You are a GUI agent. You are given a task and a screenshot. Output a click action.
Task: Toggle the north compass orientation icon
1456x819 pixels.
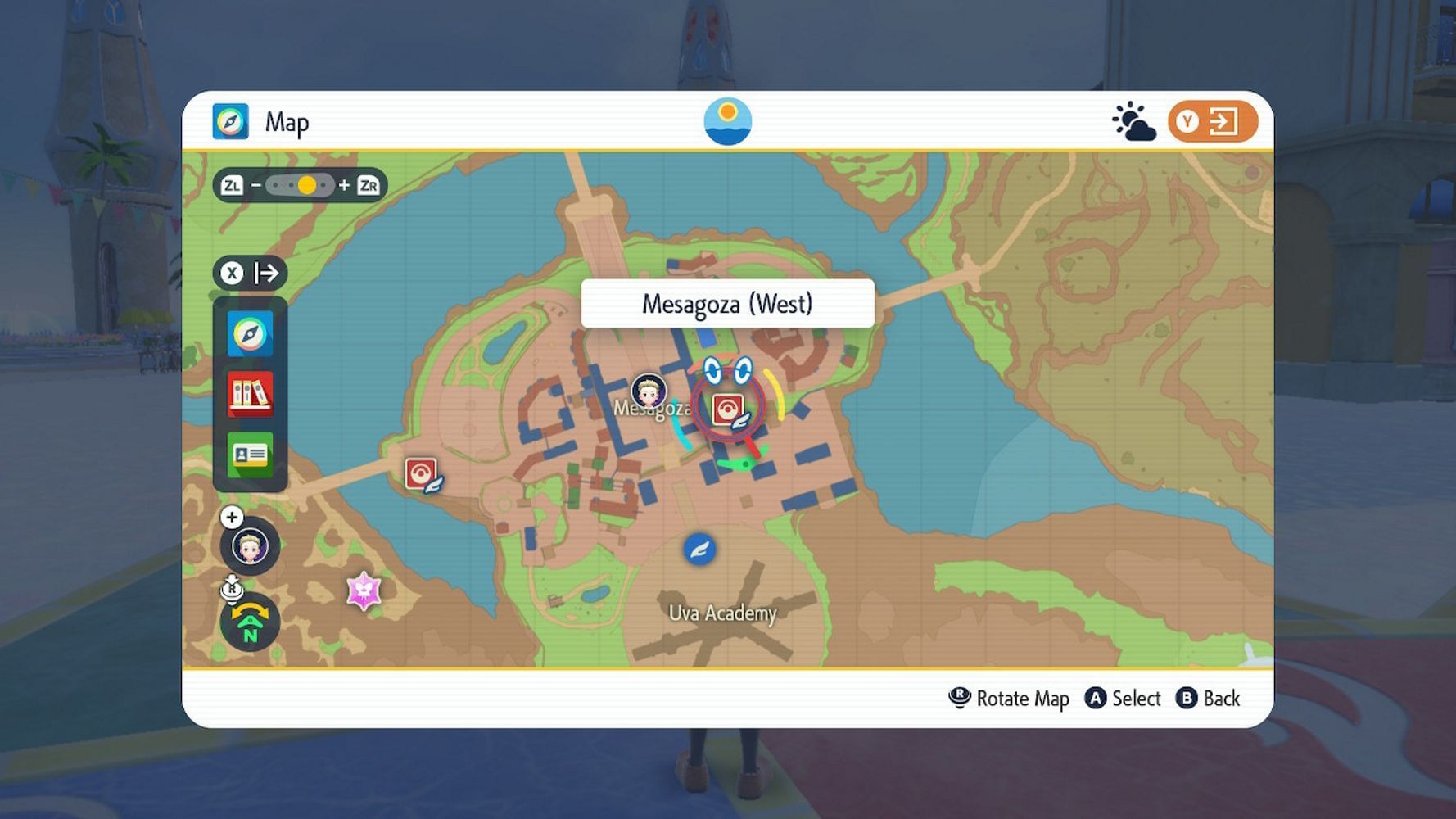[250, 623]
